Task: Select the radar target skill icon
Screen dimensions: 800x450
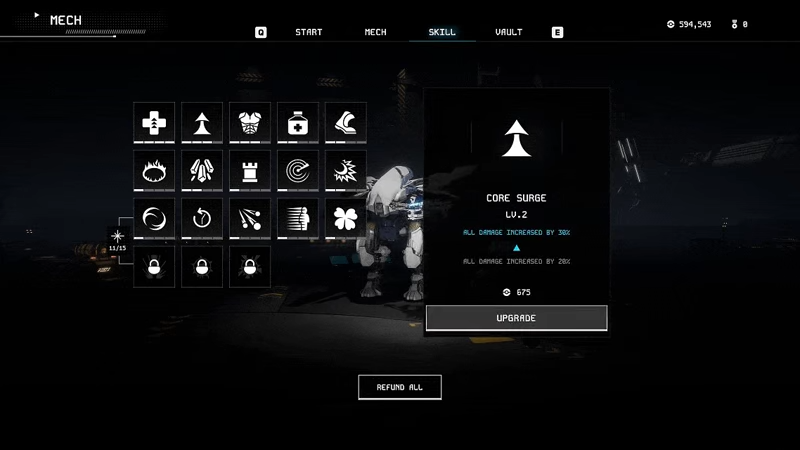Action: click(298, 171)
